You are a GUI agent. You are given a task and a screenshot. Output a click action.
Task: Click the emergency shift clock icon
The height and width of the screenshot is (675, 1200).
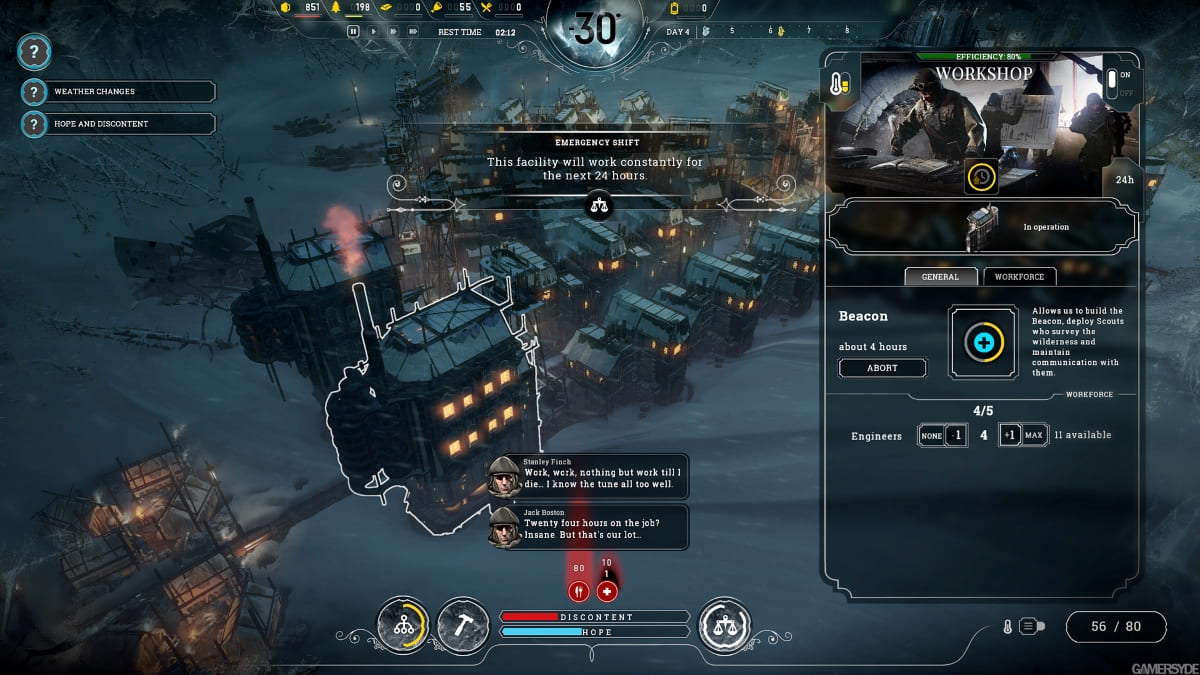click(x=981, y=177)
